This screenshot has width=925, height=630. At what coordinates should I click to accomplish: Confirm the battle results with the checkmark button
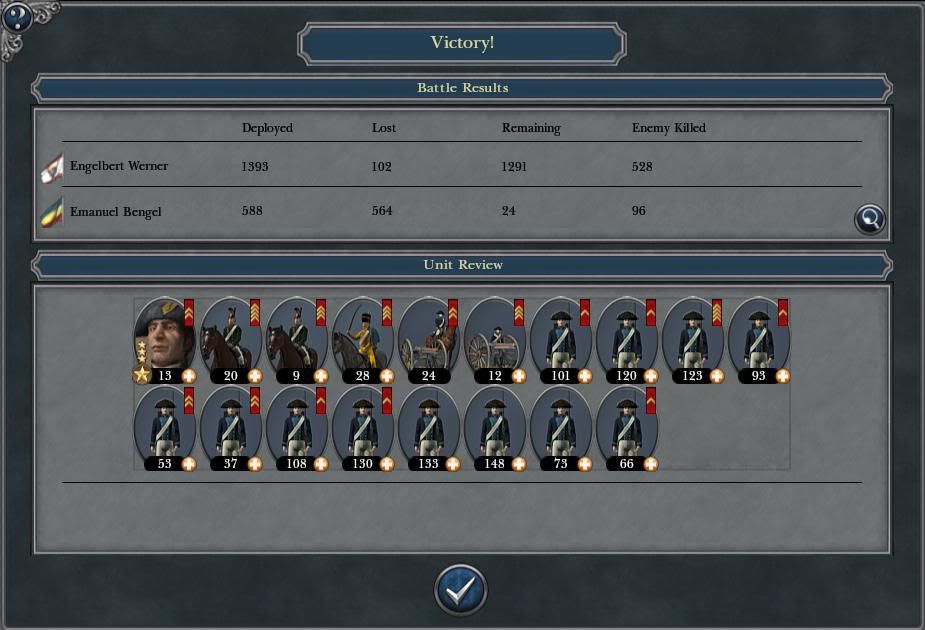click(x=460, y=590)
